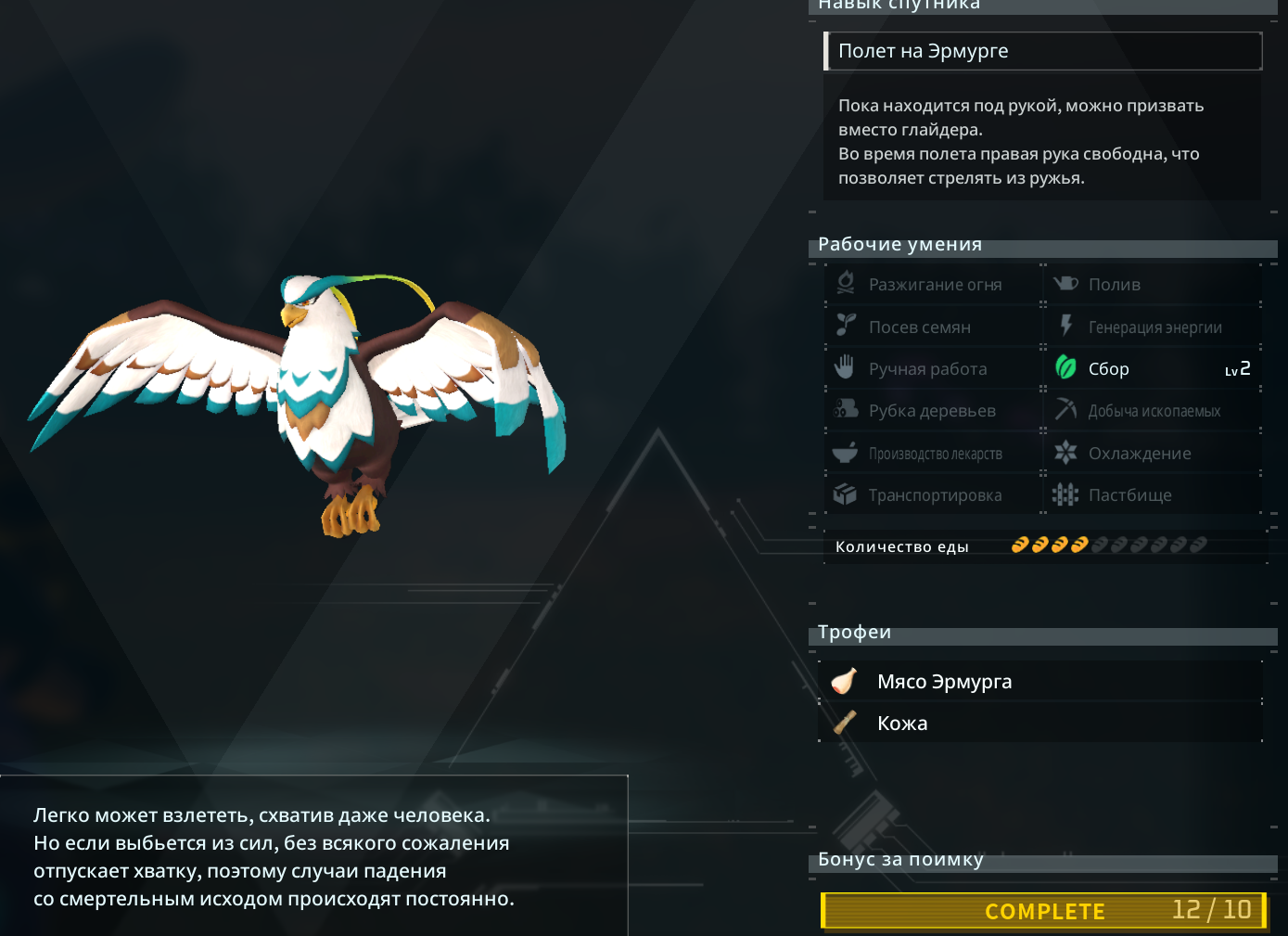This screenshot has width=1288, height=936.
Task: Choose the Транспортировка work skill
Action: 934,495
